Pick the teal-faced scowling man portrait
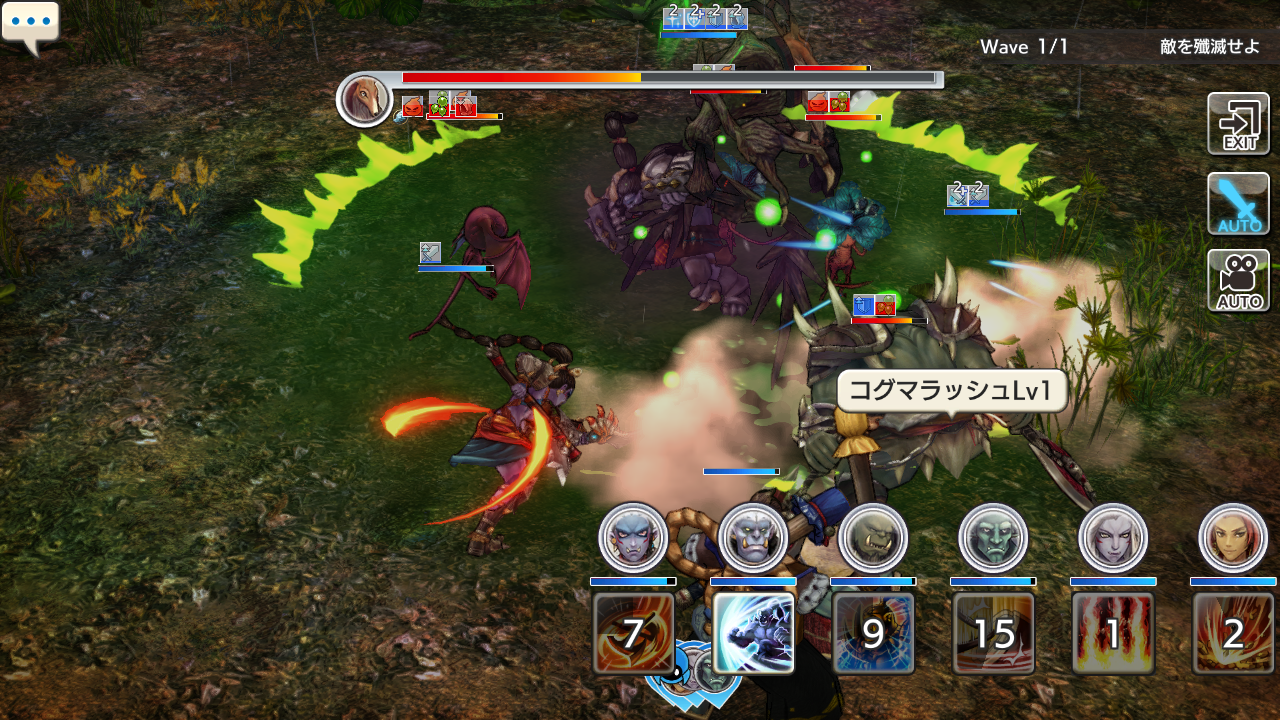This screenshot has height=720, width=1280. click(x=993, y=538)
